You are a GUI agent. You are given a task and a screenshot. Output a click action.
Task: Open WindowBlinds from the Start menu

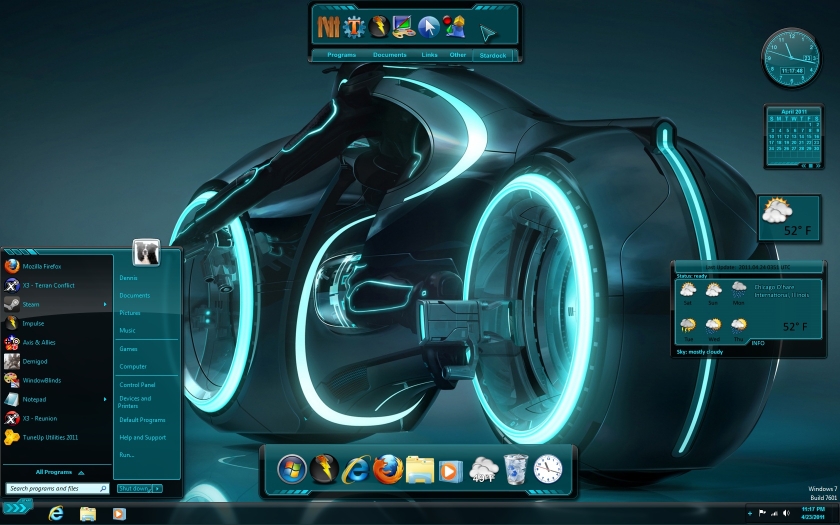coord(43,380)
